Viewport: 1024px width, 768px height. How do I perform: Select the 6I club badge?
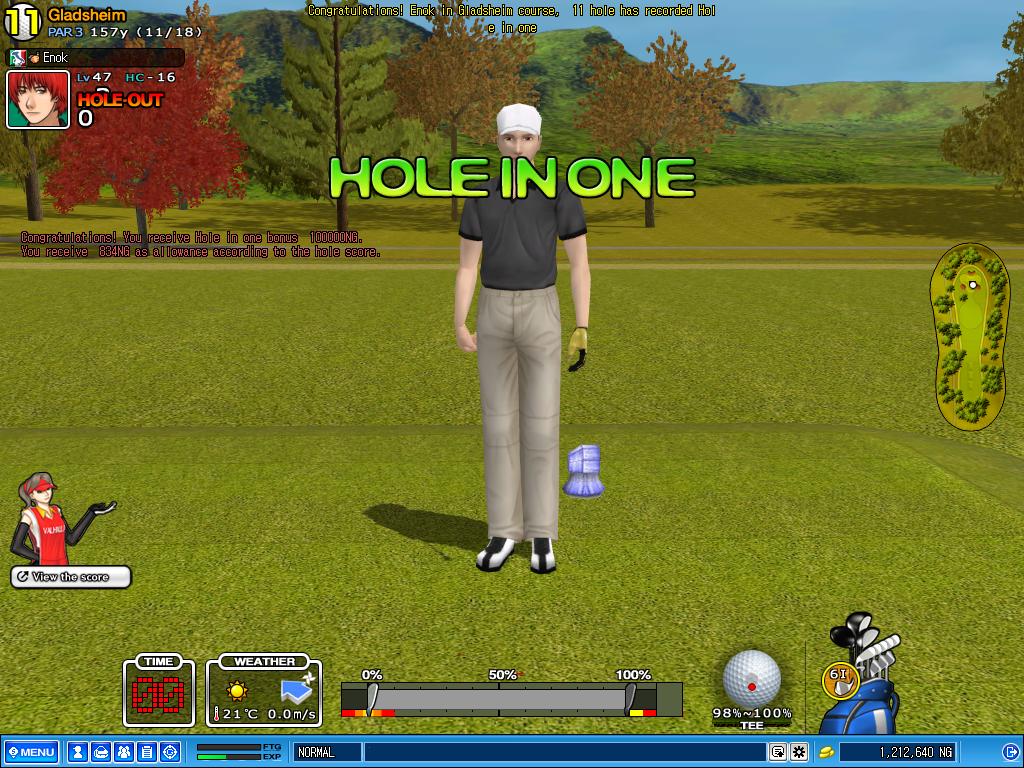click(x=838, y=677)
